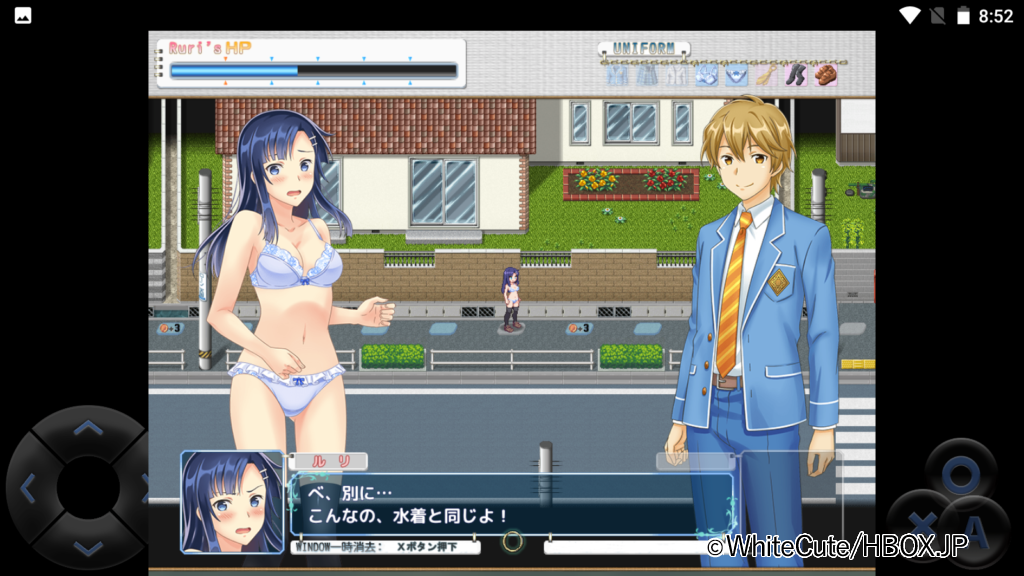
Task: Select the blazer uniform icon
Action: click(617, 75)
